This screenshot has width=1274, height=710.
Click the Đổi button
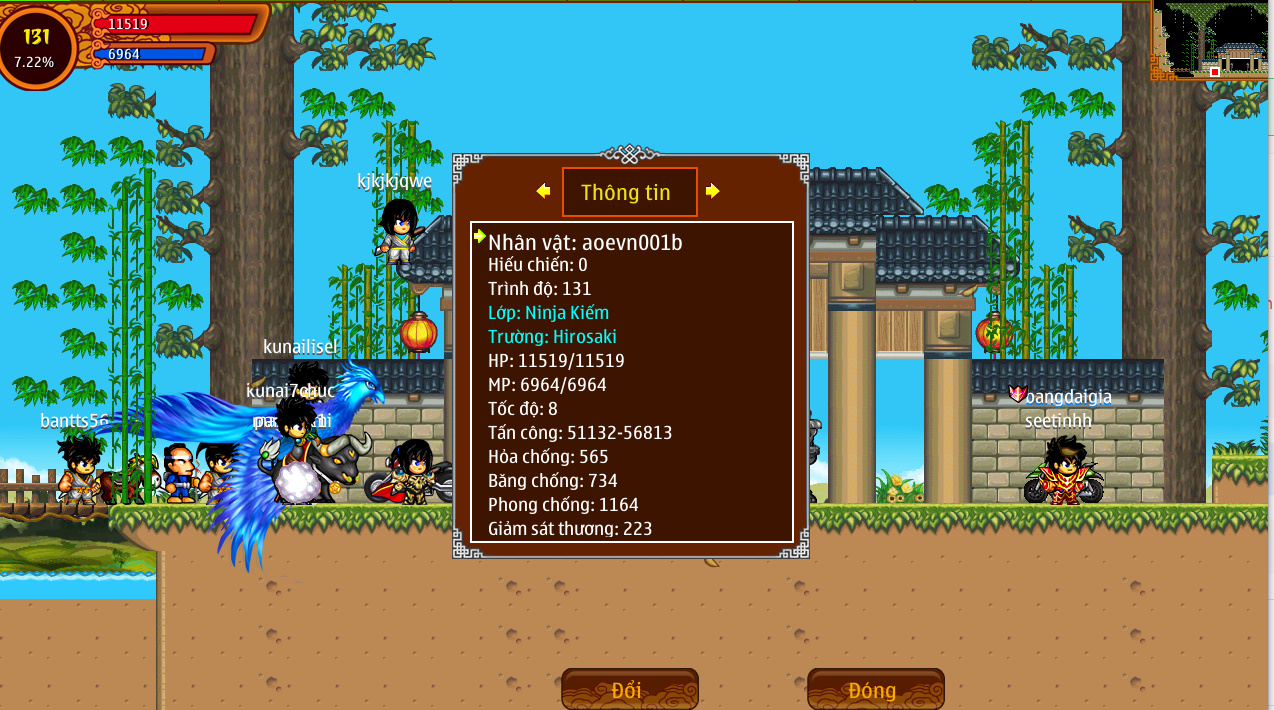click(x=629, y=690)
